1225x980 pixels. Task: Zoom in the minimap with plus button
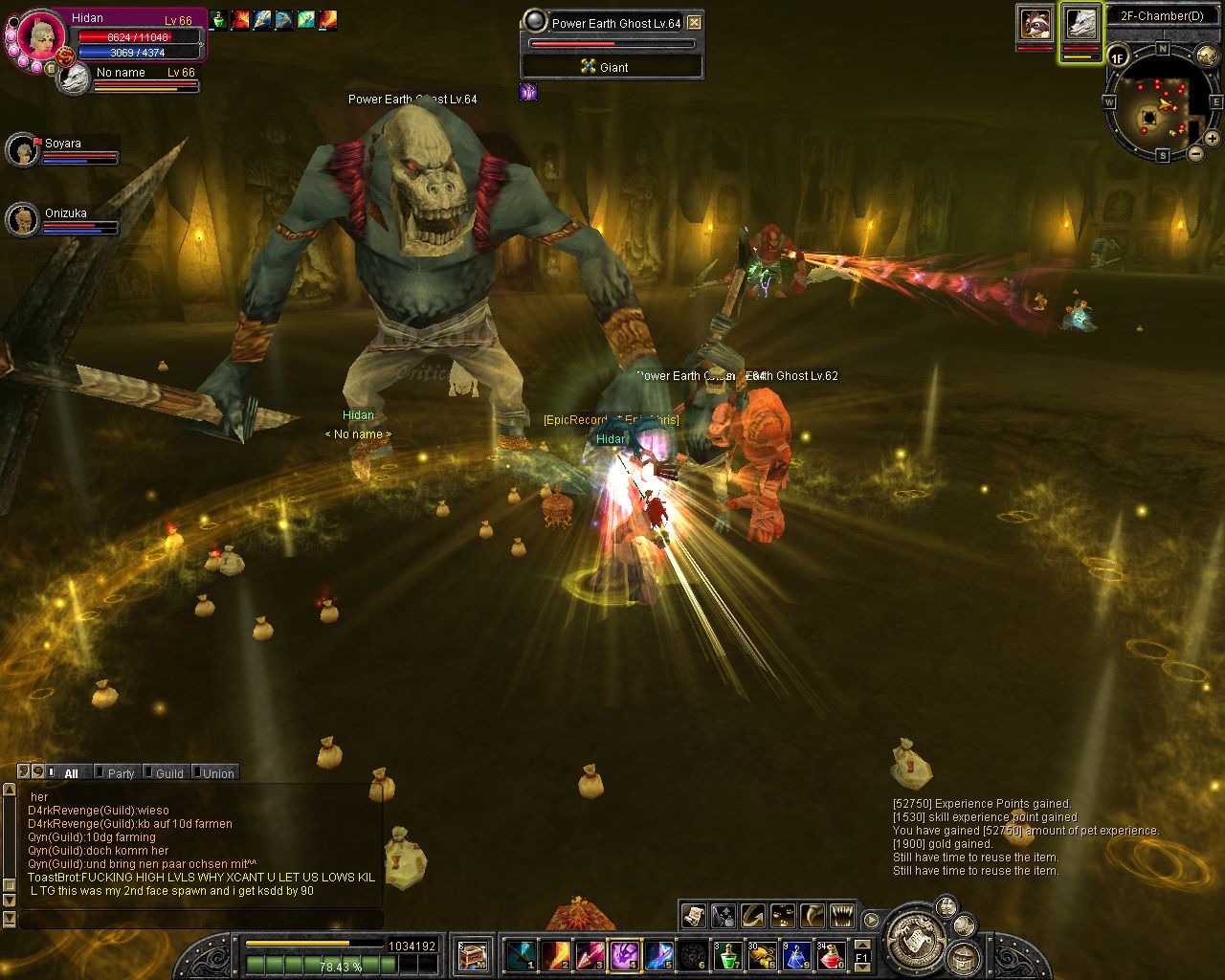(x=1212, y=139)
